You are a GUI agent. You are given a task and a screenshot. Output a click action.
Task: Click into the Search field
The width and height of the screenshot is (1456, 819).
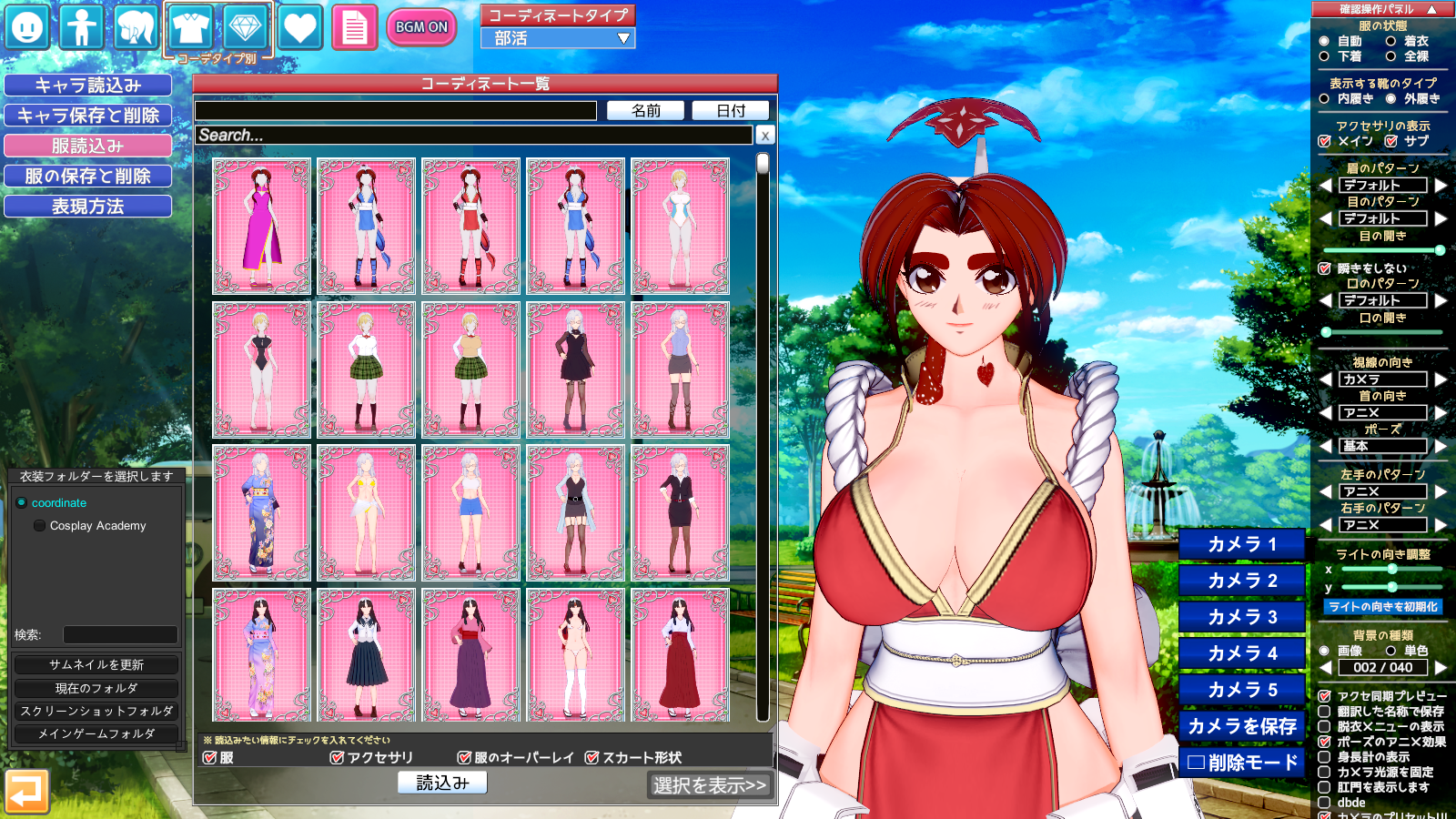[473, 136]
